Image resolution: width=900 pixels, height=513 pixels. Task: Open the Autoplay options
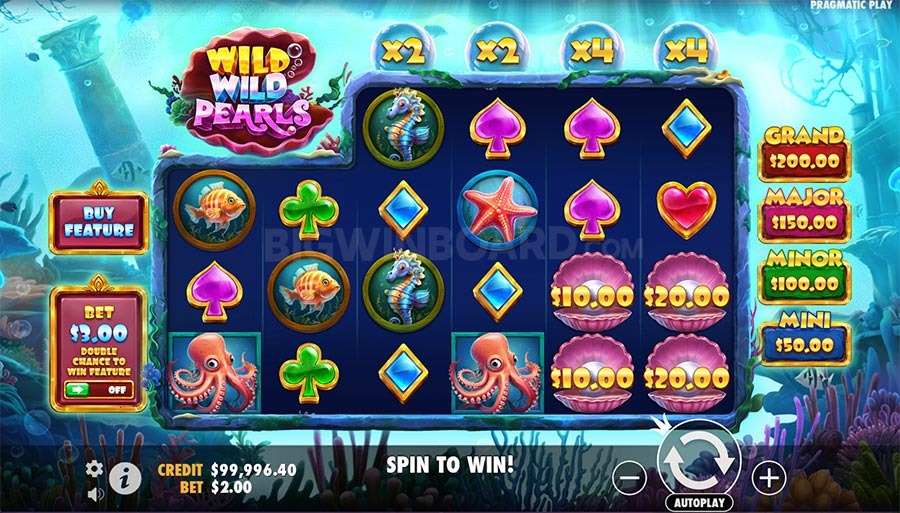click(x=698, y=502)
